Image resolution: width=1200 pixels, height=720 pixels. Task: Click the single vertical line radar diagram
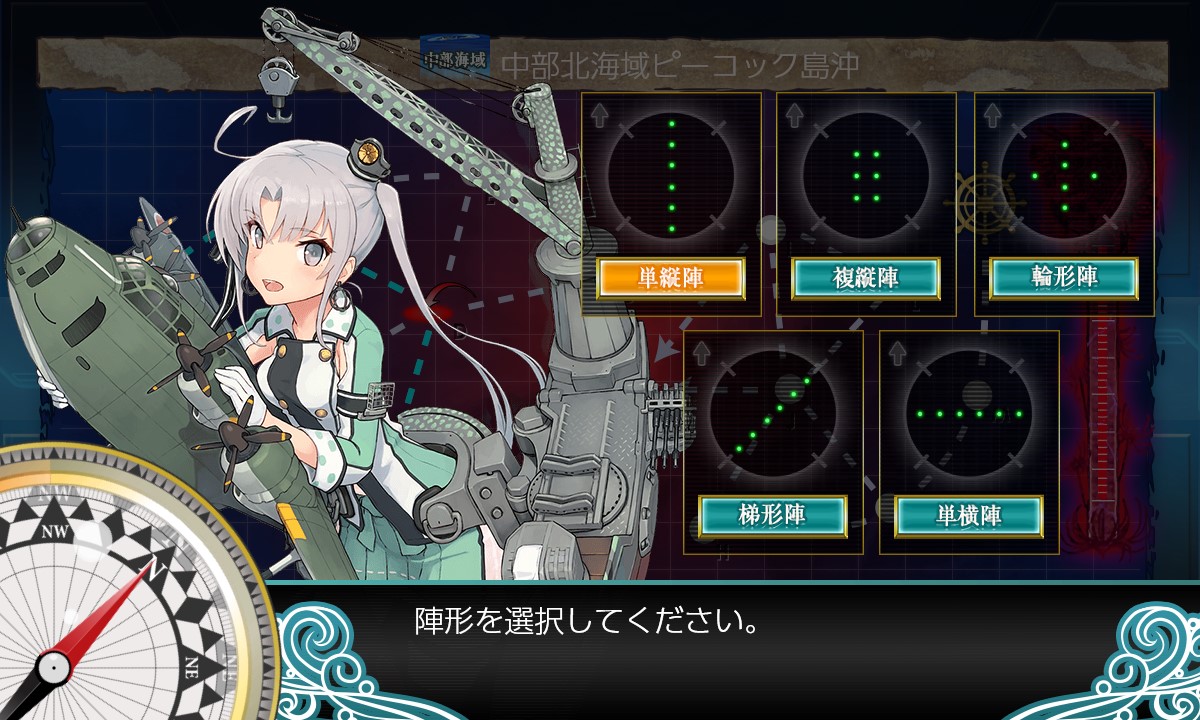tap(671, 176)
